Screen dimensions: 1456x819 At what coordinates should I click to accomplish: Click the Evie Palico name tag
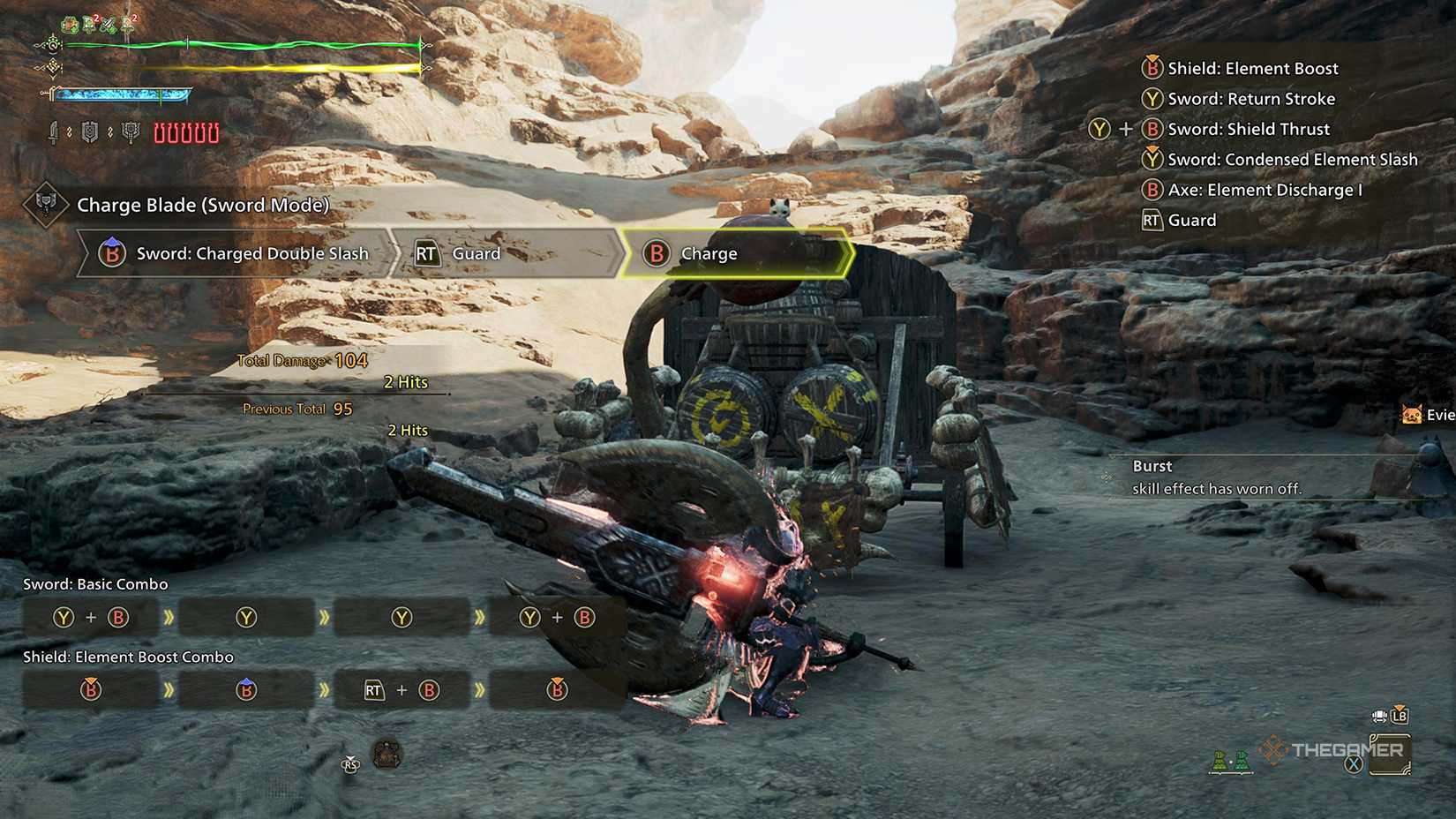(x=1430, y=415)
